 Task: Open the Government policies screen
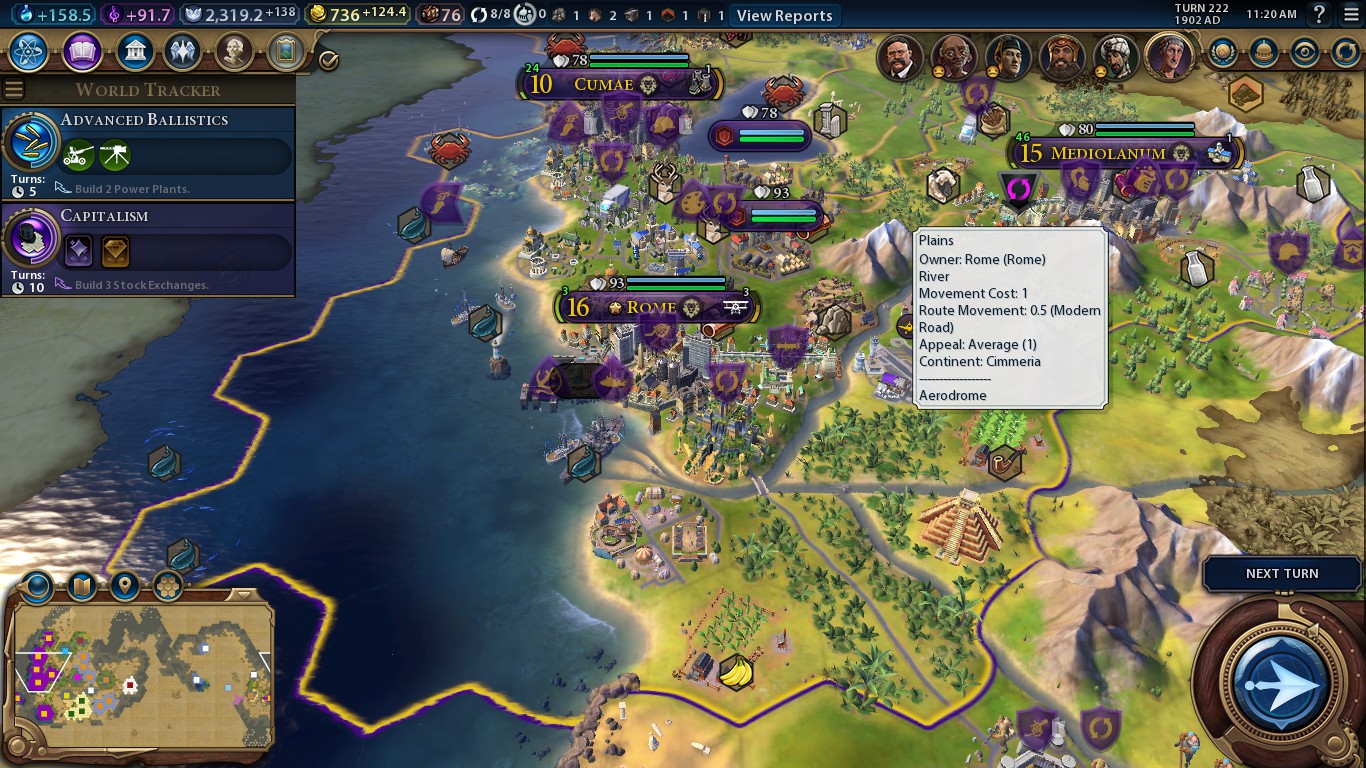[135, 53]
